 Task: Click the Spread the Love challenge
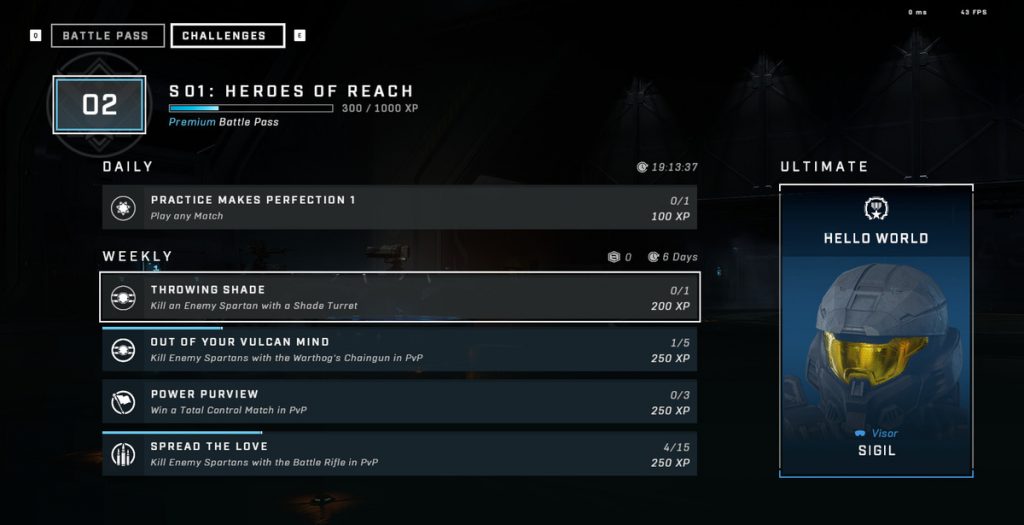(x=399, y=454)
